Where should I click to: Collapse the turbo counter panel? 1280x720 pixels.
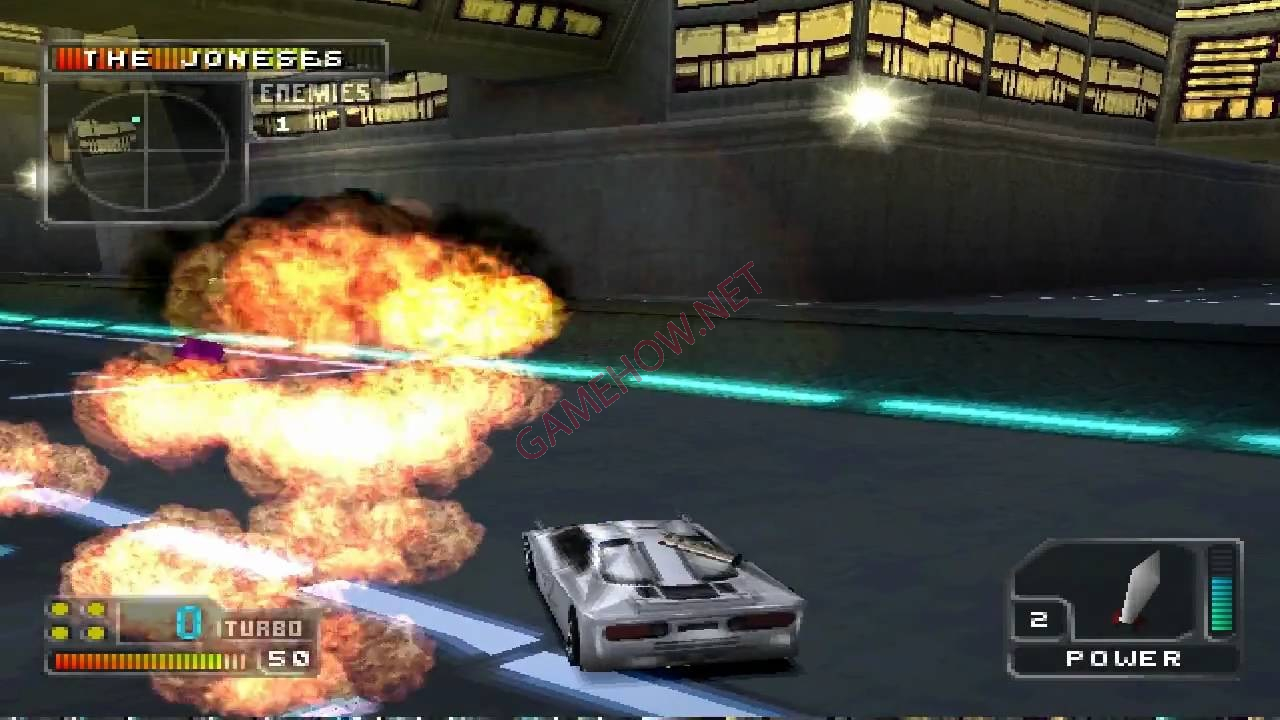[180, 635]
